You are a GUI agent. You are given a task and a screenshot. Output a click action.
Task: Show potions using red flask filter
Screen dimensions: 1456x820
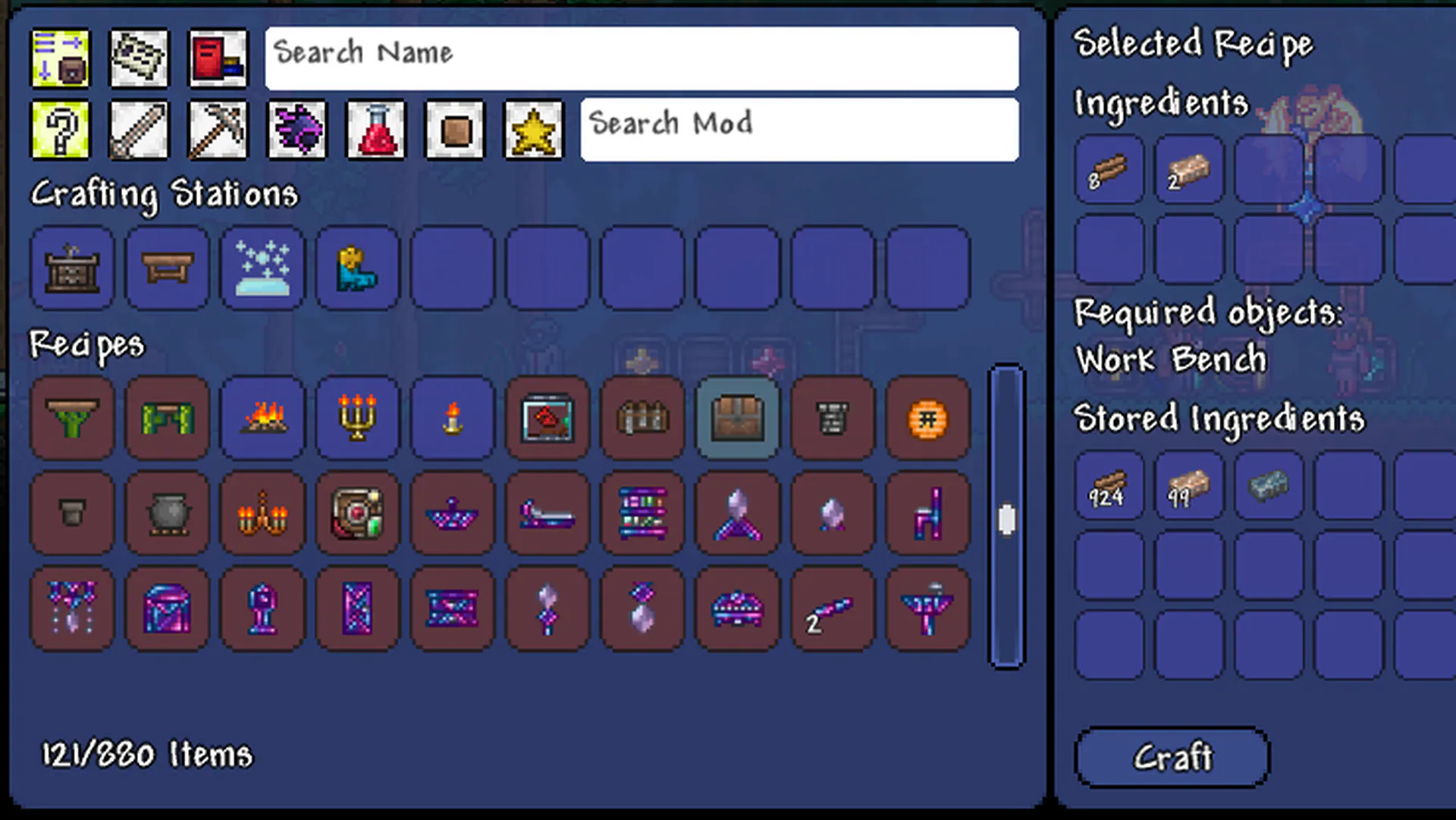[375, 130]
